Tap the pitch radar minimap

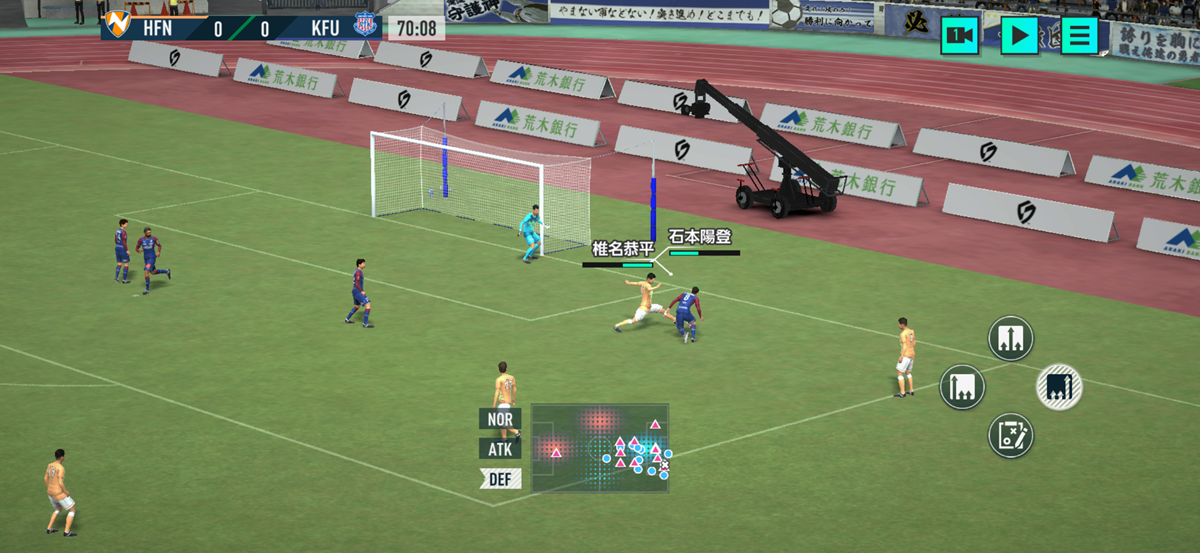600,447
